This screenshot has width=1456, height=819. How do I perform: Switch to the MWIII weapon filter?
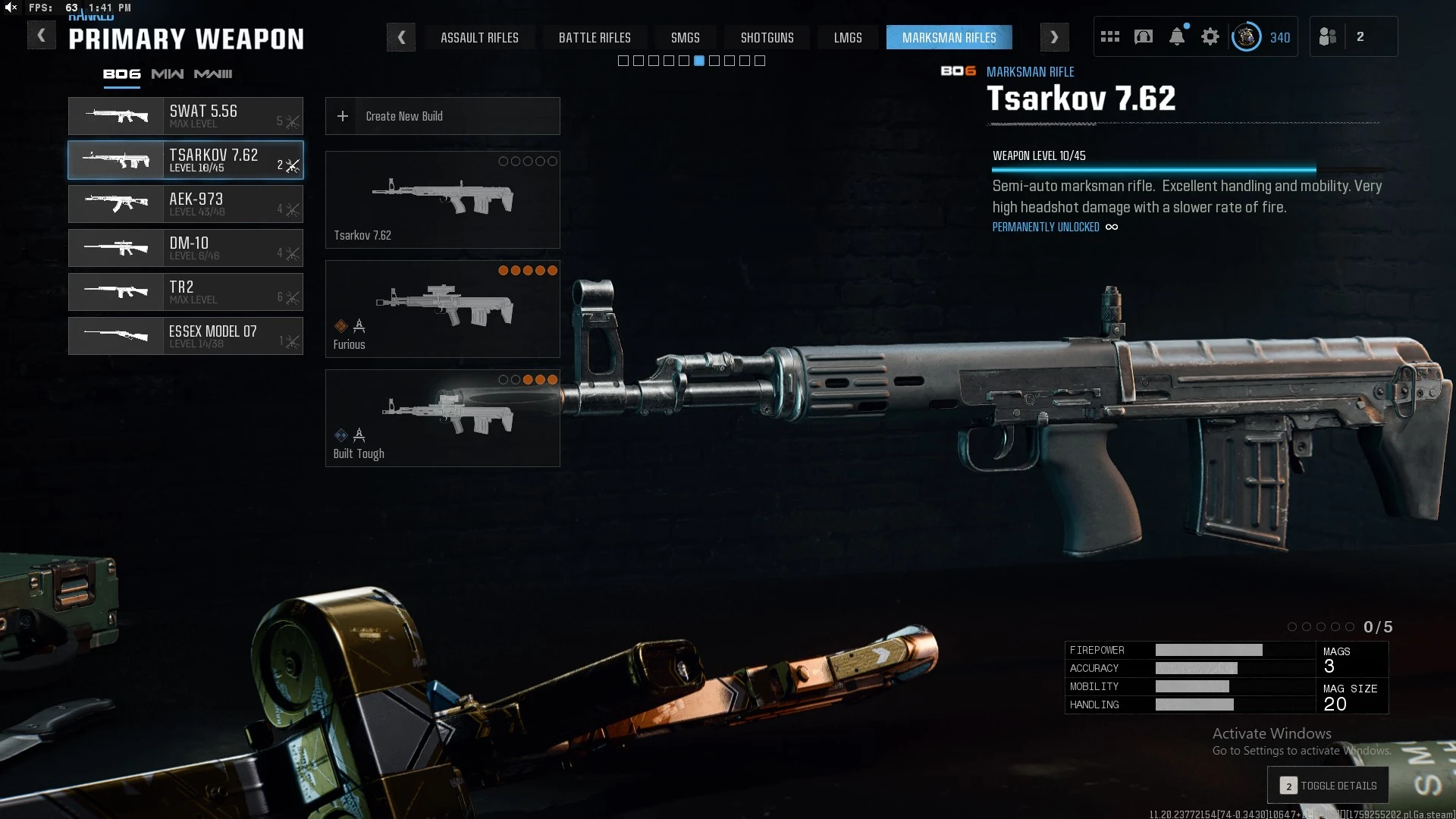(213, 74)
